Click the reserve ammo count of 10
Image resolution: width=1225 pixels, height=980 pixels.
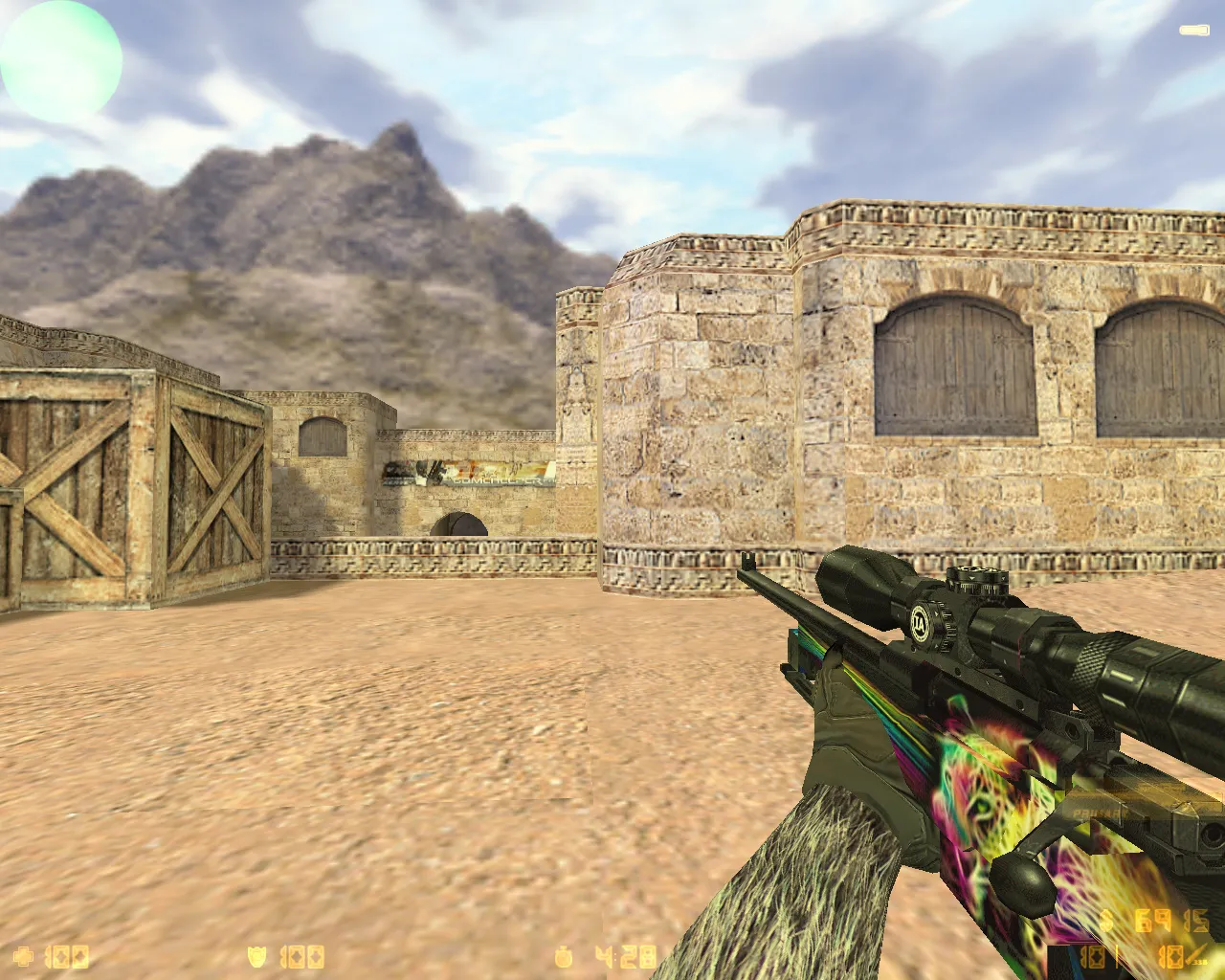1169,957
